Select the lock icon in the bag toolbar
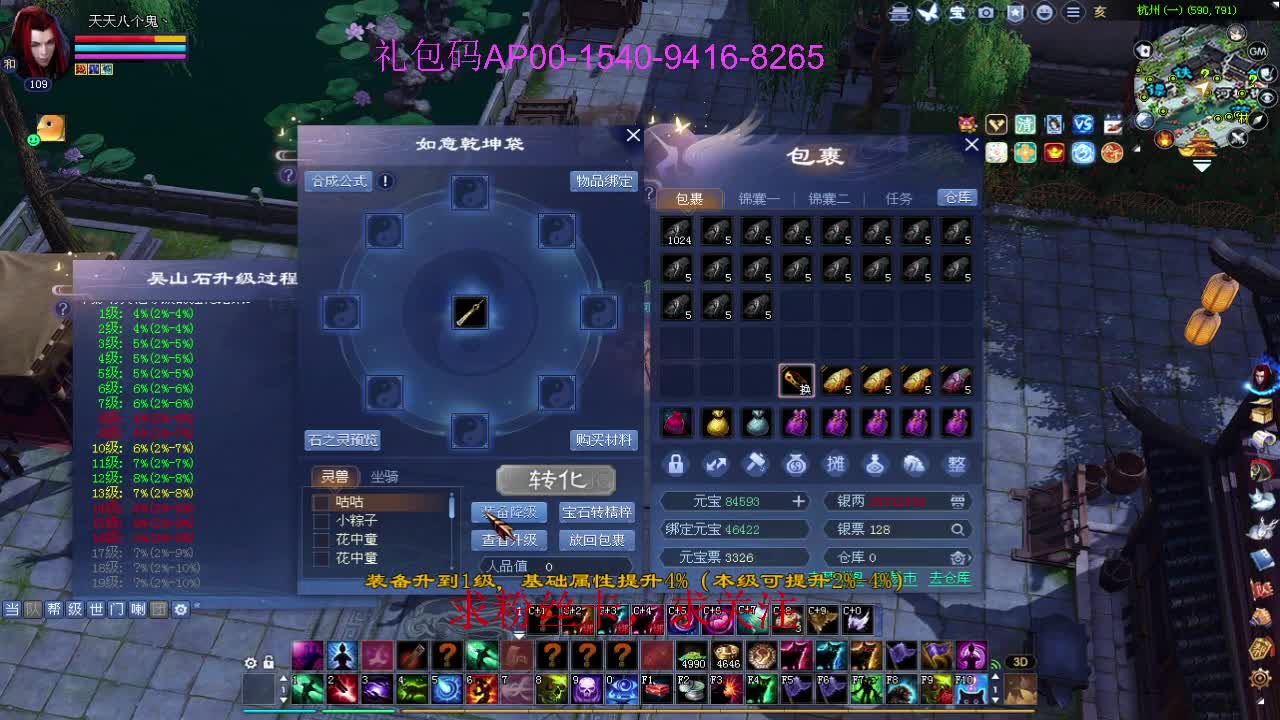This screenshot has height=720, width=1280. point(675,464)
